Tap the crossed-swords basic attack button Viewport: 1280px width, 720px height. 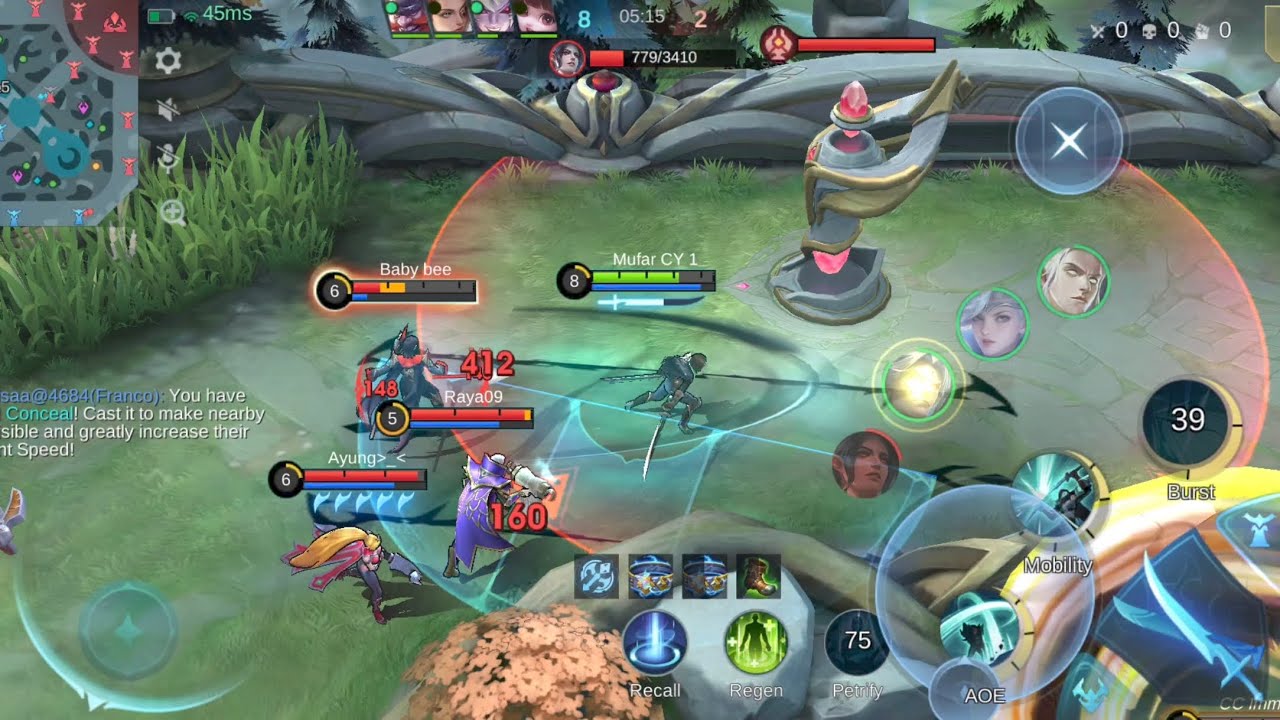pyautogui.click(x=1185, y=620)
